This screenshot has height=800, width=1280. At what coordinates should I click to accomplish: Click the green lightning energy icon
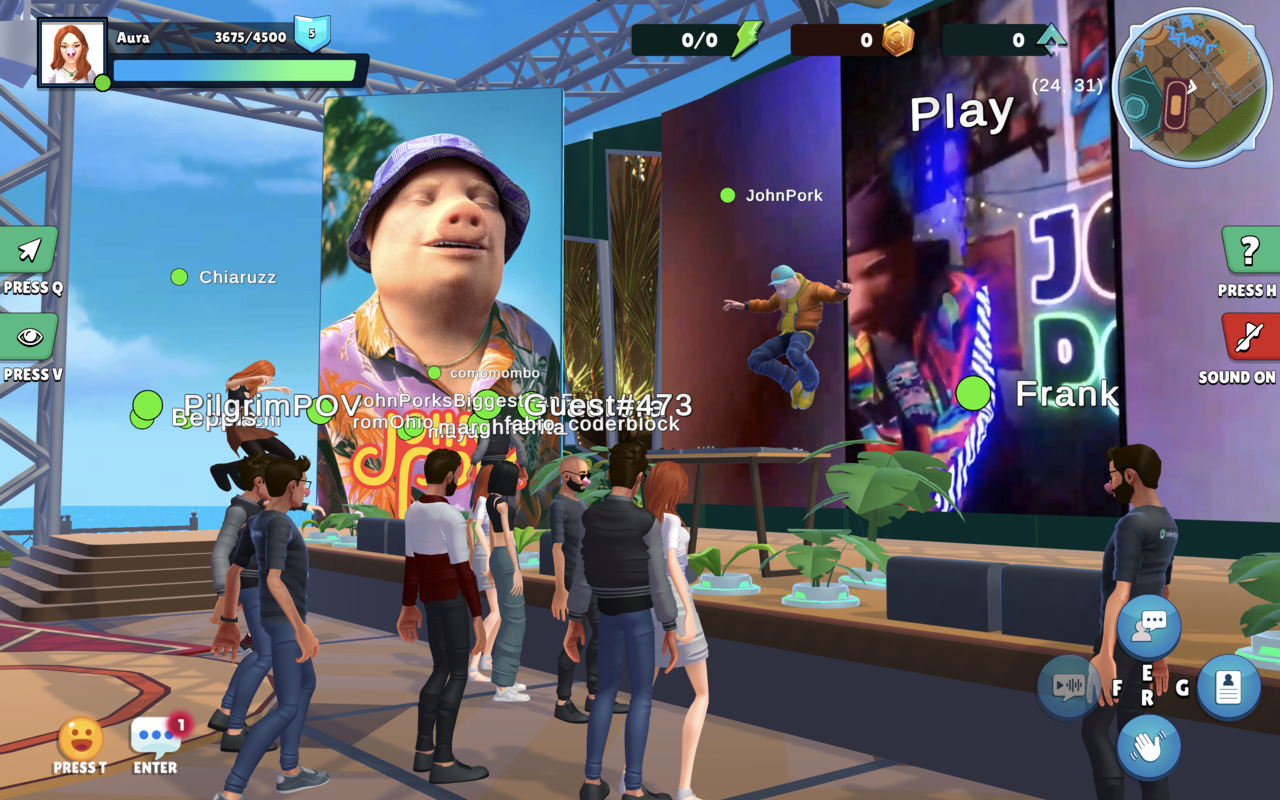pos(746,40)
